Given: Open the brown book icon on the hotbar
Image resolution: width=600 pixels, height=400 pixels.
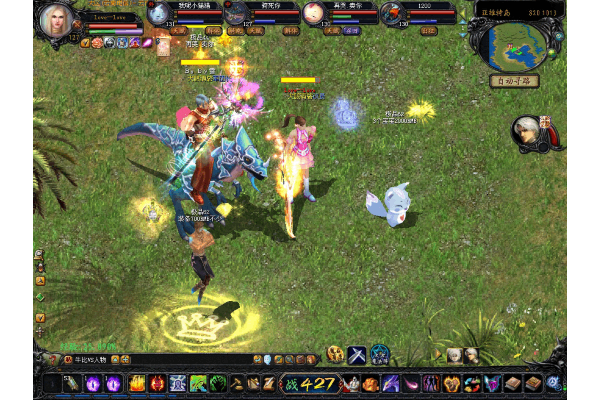Looking at the screenshot, I should [512, 383].
